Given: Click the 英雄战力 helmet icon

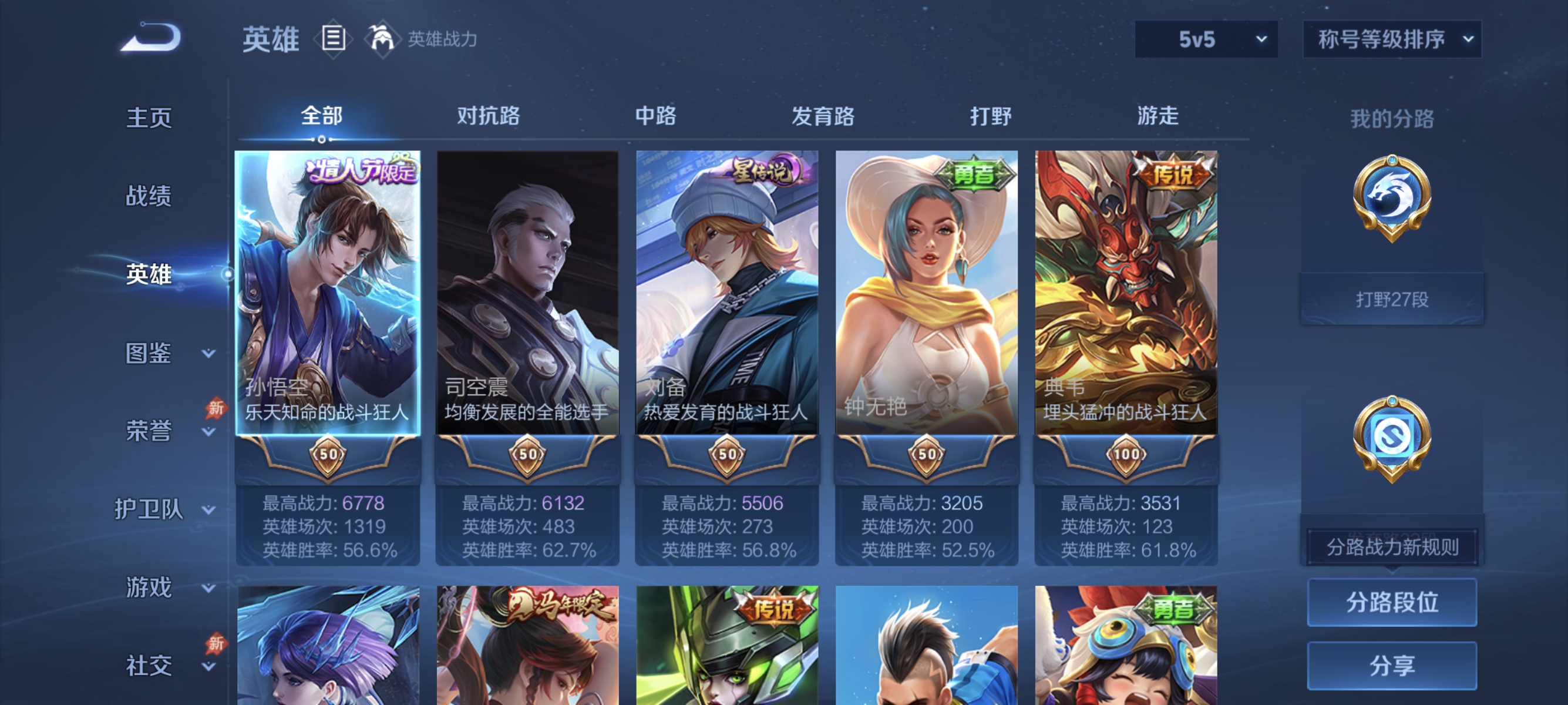Looking at the screenshot, I should click(382, 39).
